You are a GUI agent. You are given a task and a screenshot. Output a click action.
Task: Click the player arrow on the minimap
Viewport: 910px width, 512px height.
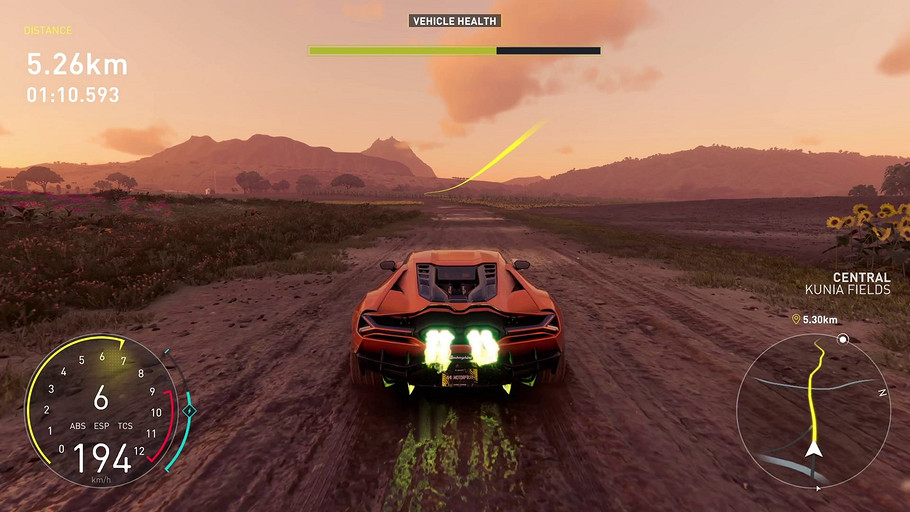coord(815,449)
